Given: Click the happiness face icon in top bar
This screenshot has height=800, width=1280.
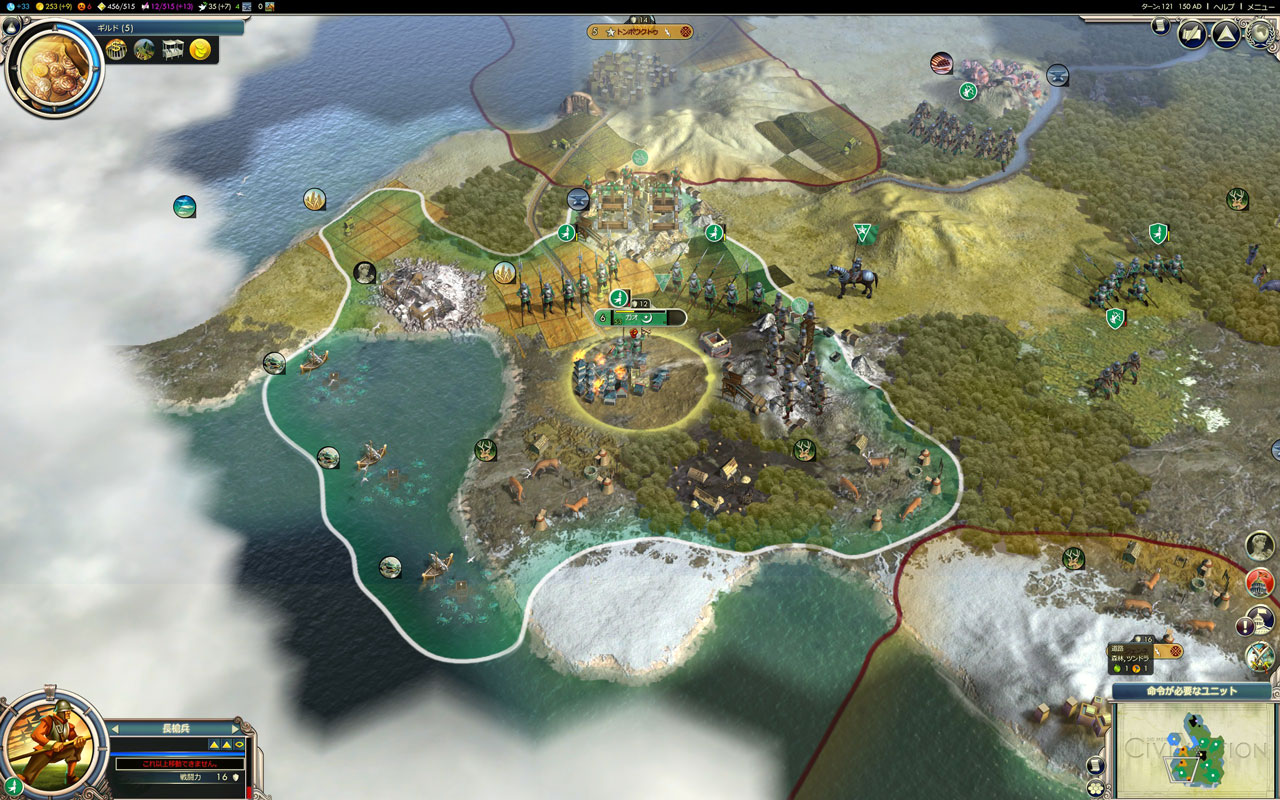Looking at the screenshot, I should 81,7.
